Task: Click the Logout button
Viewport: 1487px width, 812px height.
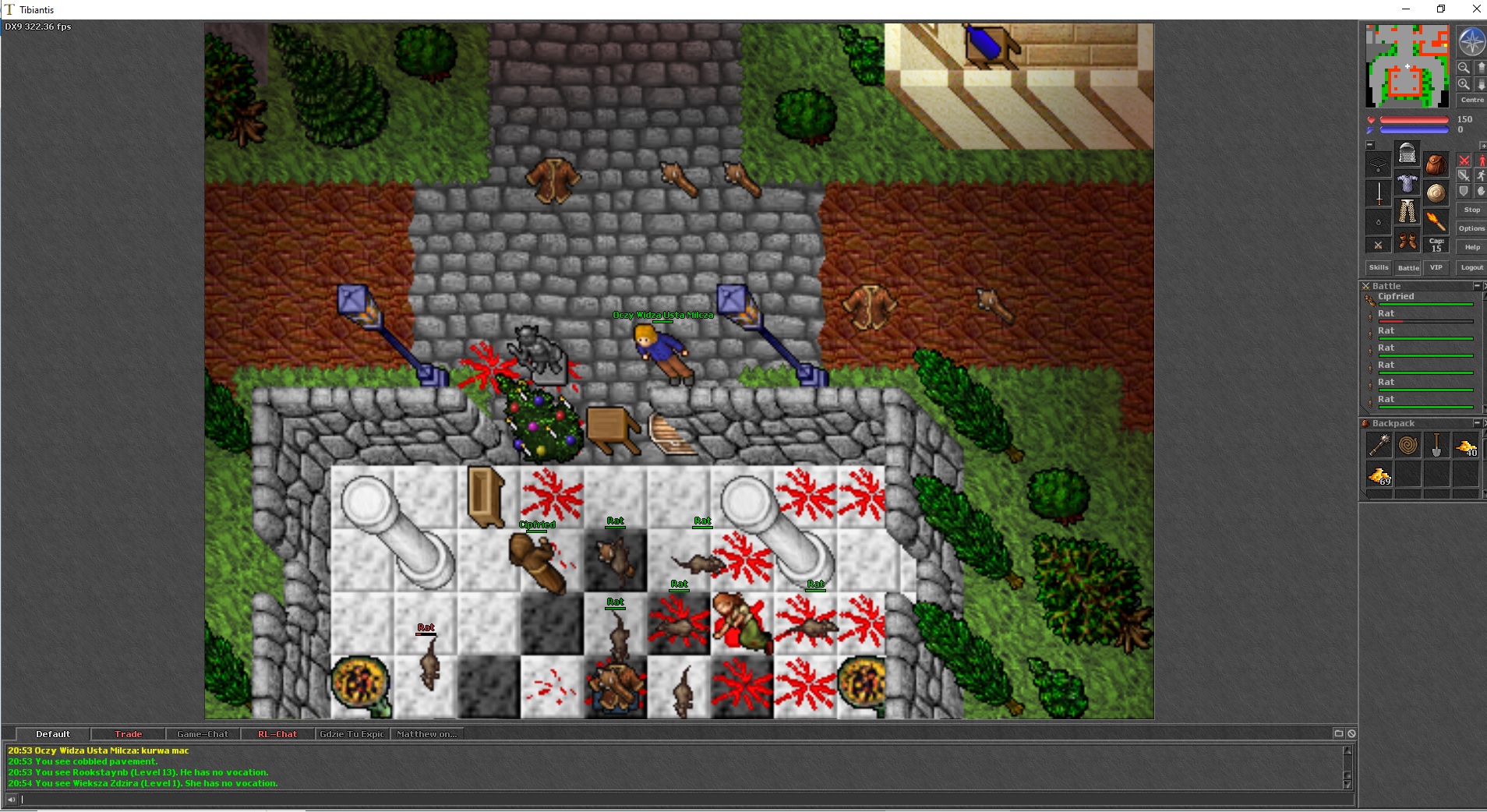Action: point(1471,267)
